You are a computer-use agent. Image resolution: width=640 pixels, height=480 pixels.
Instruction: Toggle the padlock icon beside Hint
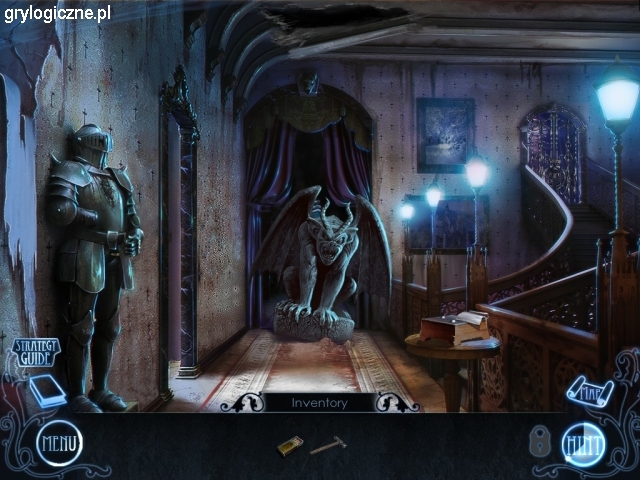point(540,442)
